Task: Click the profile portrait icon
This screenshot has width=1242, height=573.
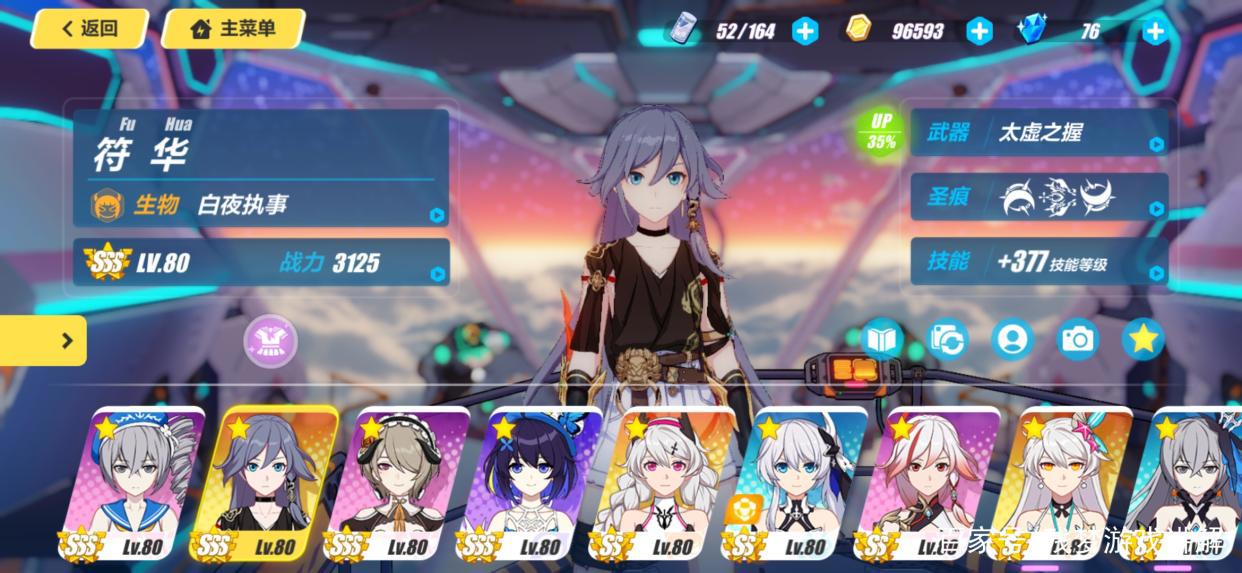Action: pyautogui.click(x=1012, y=340)
